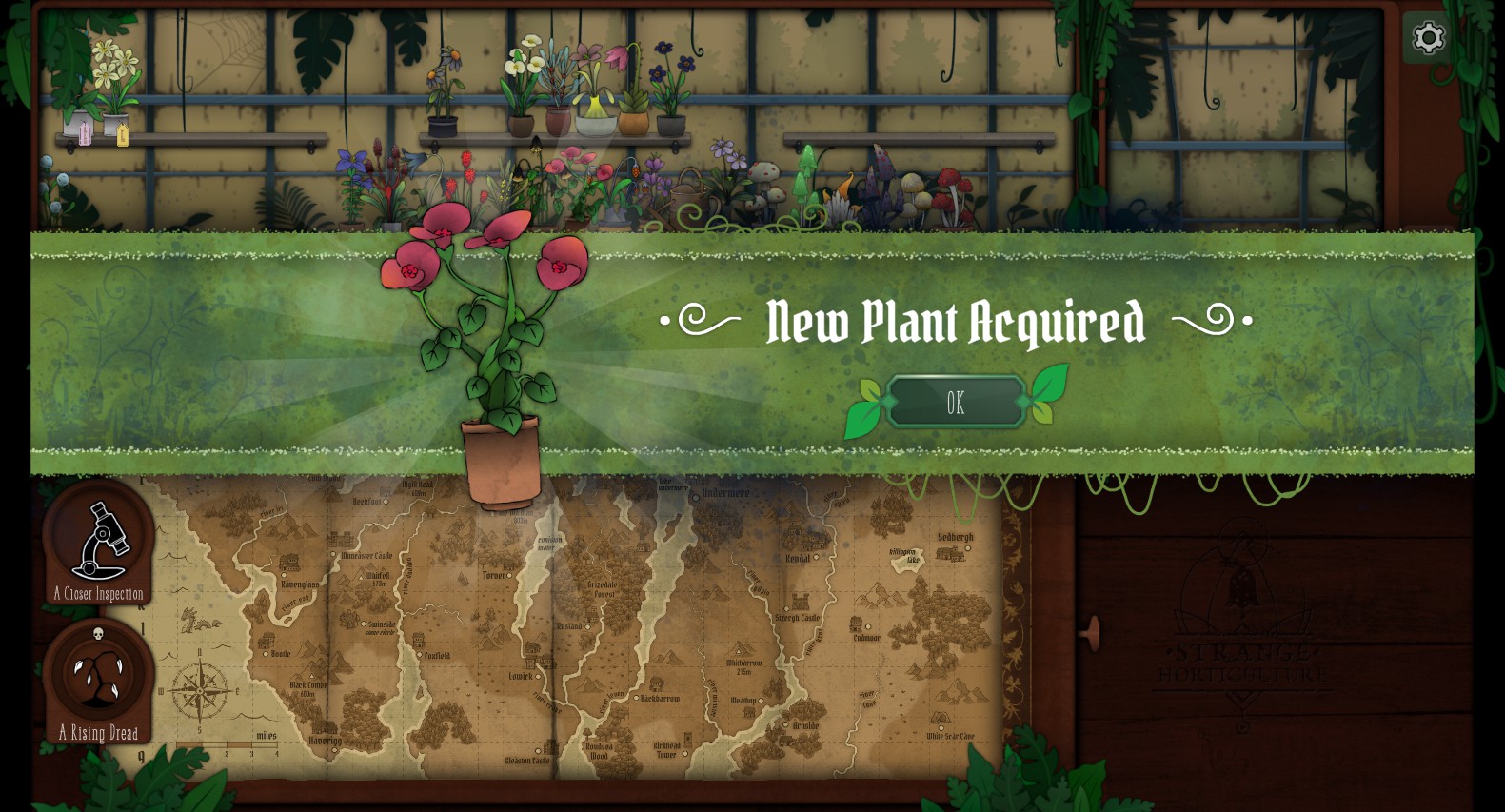This screenshot has height=812, width=1505.
Task: Click the yellow tag on the potted plant
Action: (122, 136)
